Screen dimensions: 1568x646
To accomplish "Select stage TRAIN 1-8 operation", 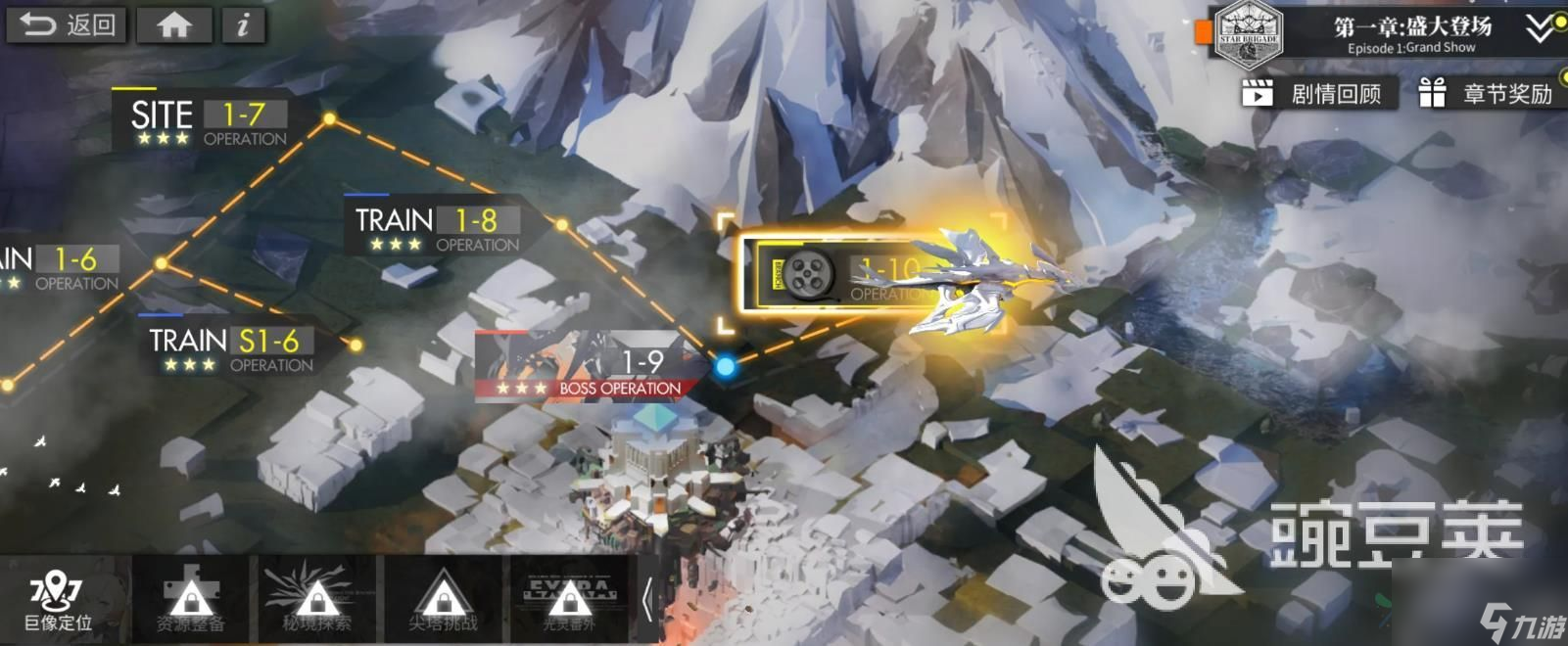I will (x=436, y=229).
